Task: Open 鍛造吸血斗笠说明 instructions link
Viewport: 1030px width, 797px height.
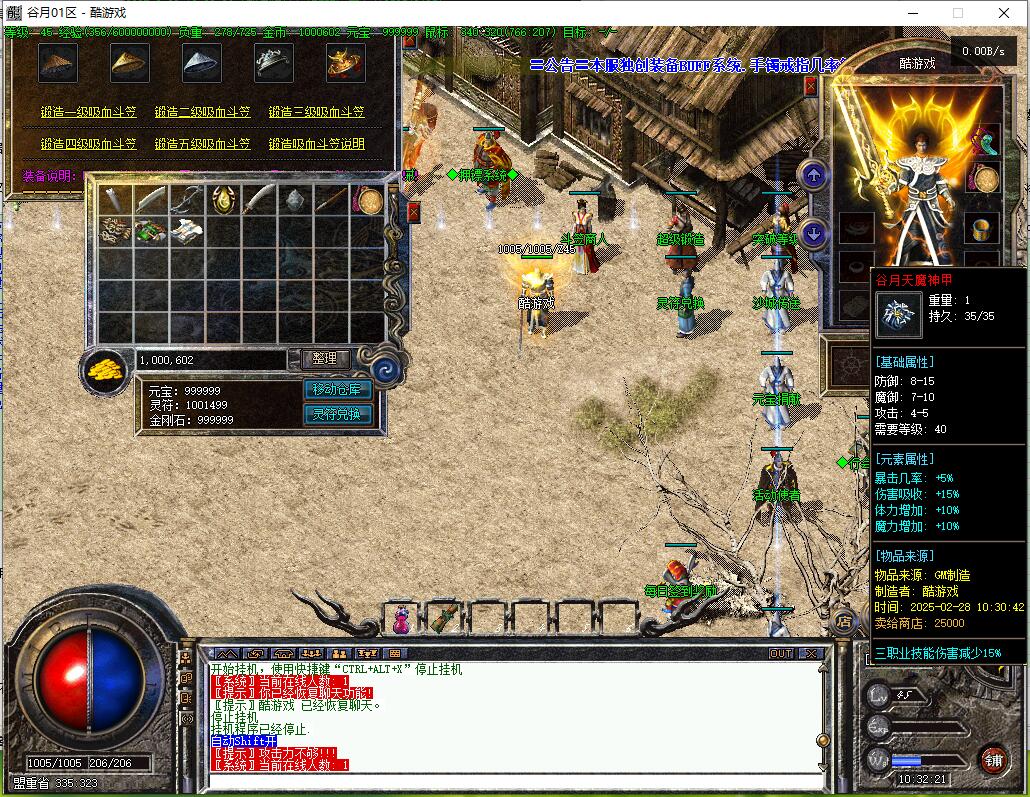Action: coord(316,144)
